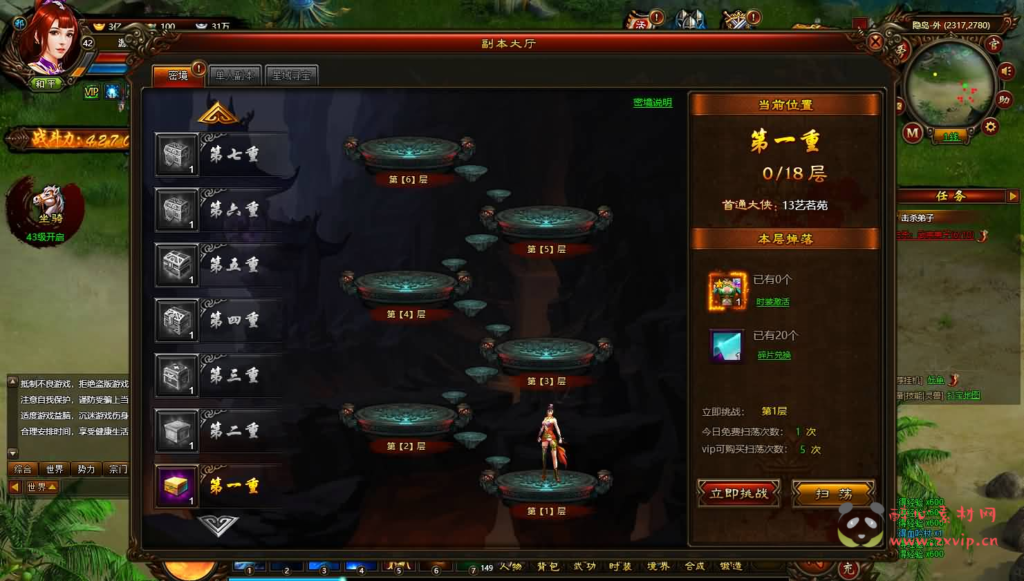The width and height of the screenshot is (1024, 581).
Task: Open the 世界 chat channel tab
Action: click(54, 468)
